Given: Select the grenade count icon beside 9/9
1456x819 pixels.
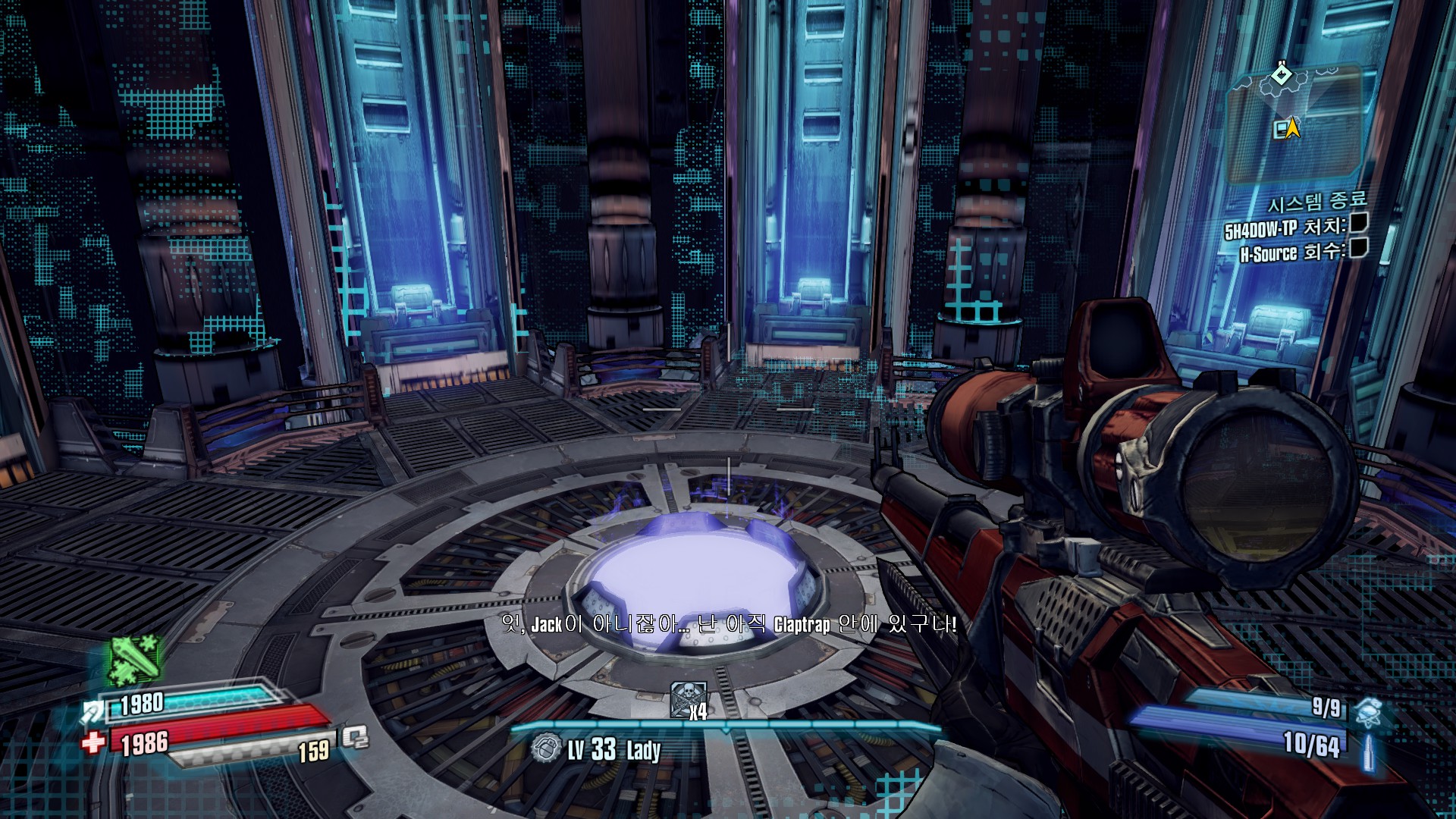Looking at the screenshot, I should (x=1369, y=712).
